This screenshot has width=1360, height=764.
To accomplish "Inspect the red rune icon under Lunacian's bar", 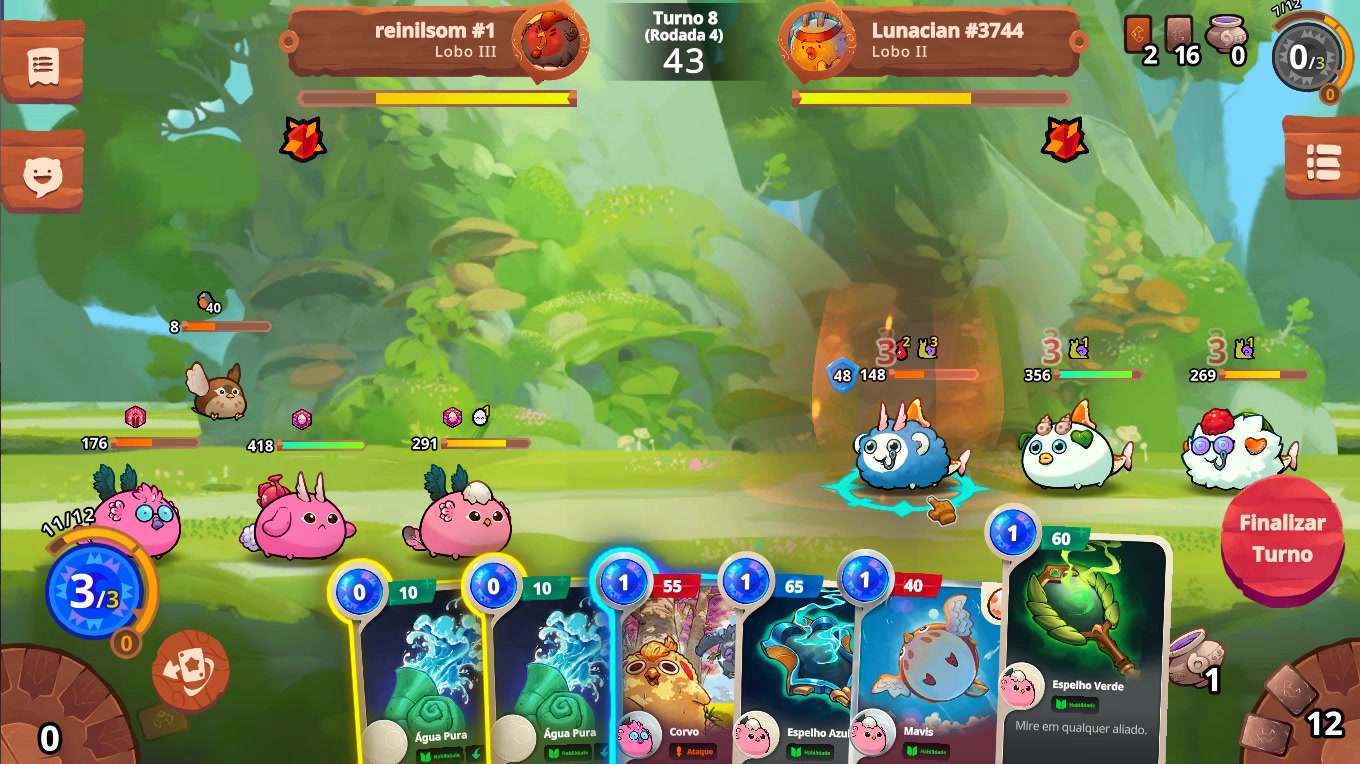I will pos(1064,139).
